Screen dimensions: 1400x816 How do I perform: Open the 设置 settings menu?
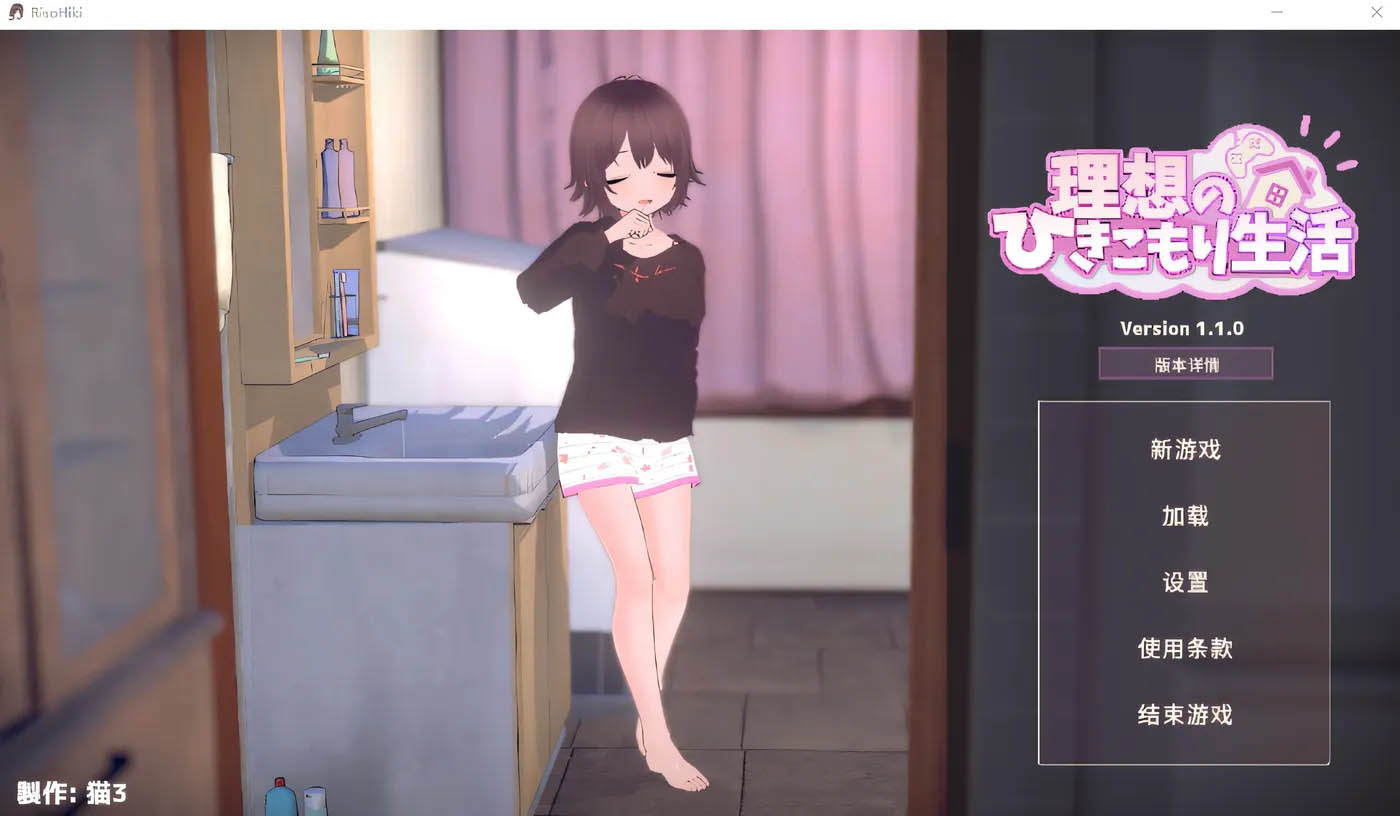pos(1184,582)
